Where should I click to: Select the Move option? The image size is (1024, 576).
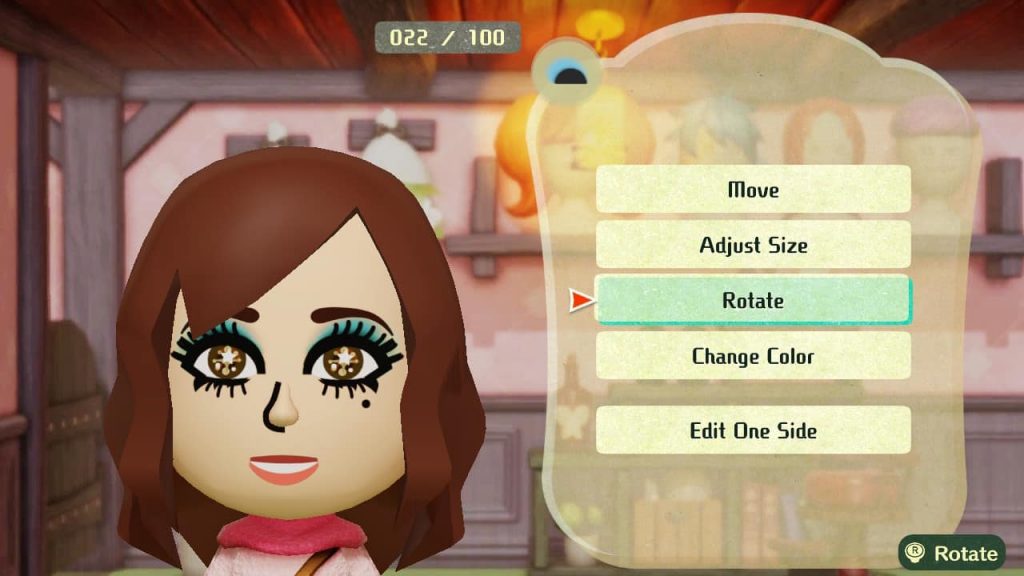(x=753, y=190)
